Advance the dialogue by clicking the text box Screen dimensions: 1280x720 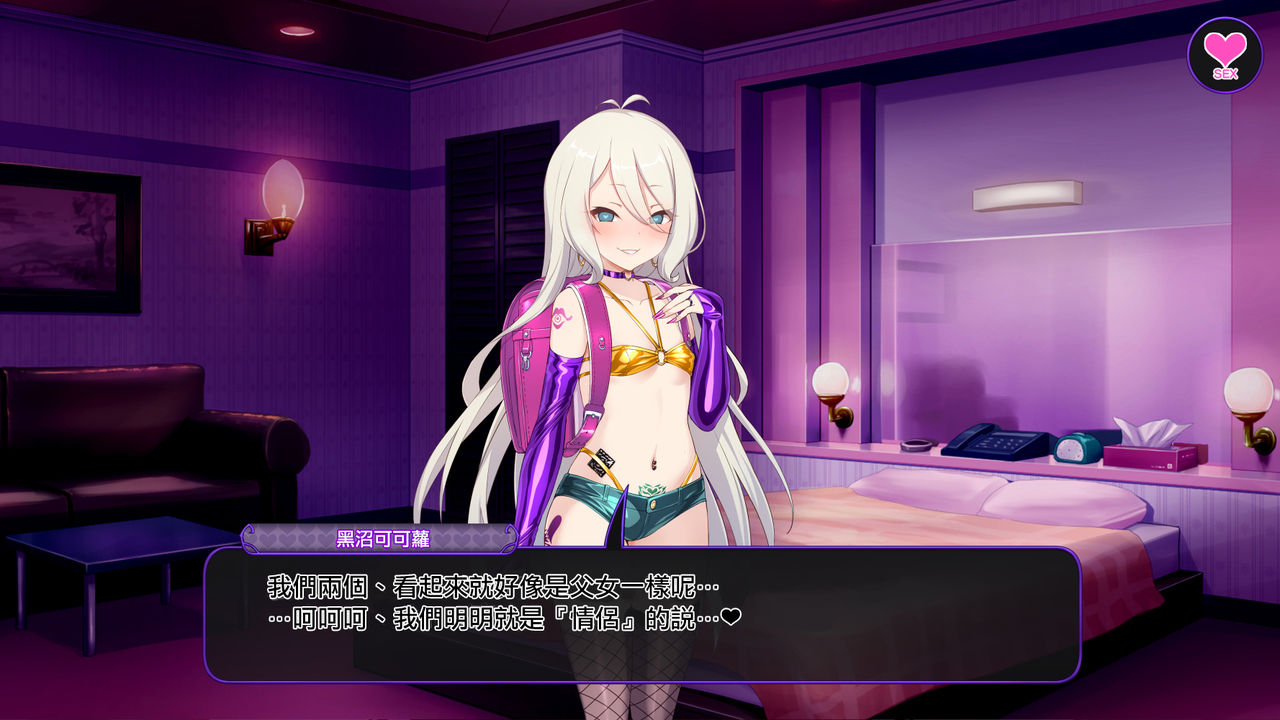tap(642, 614)
